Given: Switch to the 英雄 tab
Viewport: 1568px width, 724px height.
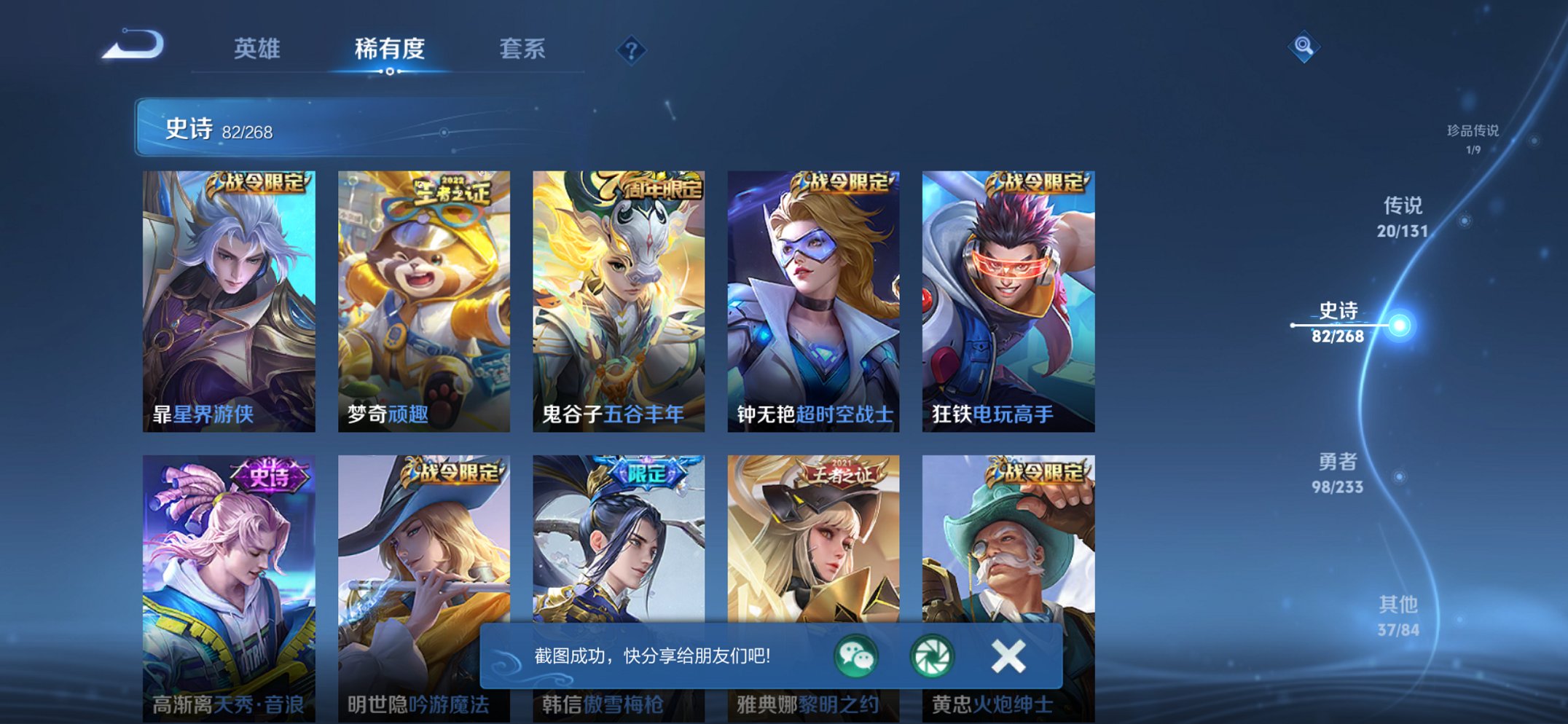Looking at the screenshot, I should [x=256, y=48].
